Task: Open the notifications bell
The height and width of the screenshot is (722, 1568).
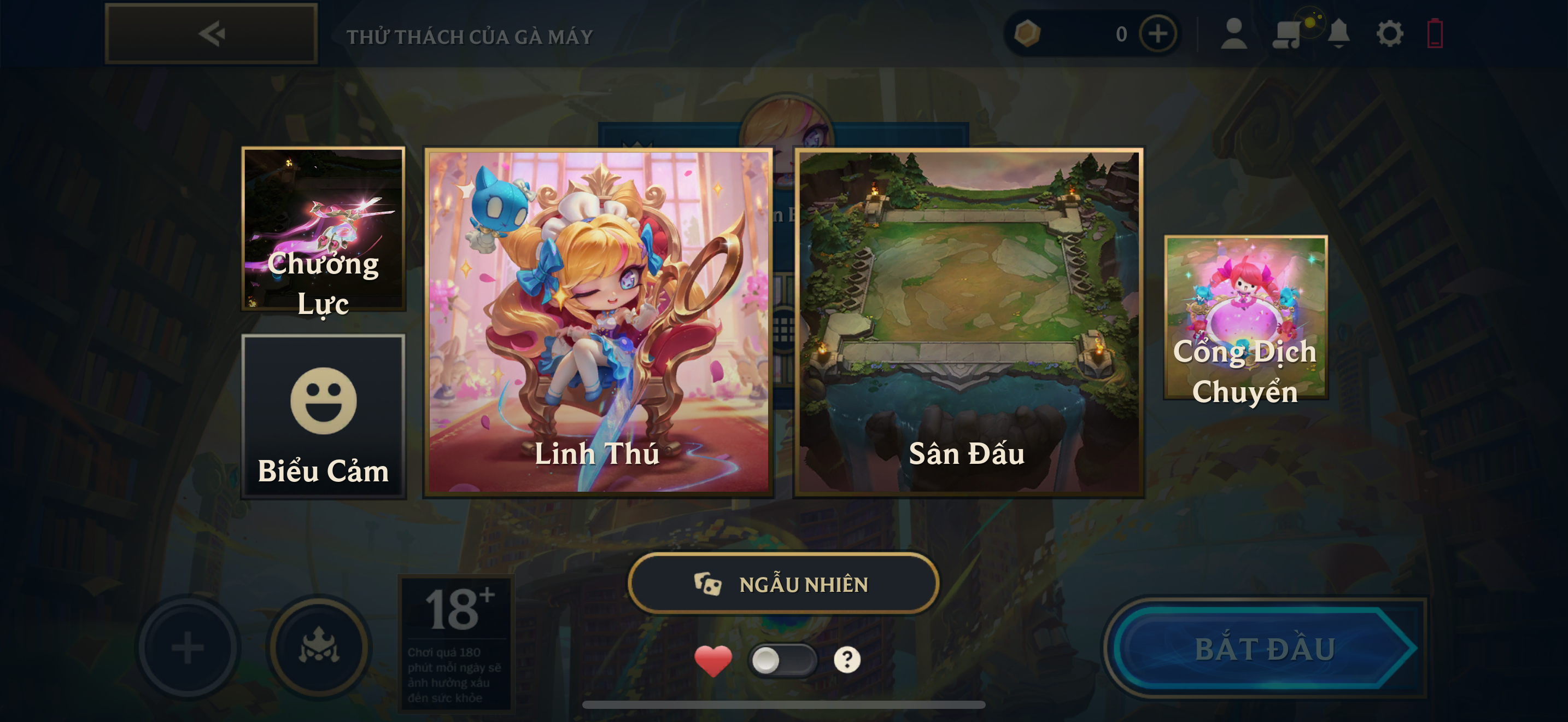Action: point(1338,33)
